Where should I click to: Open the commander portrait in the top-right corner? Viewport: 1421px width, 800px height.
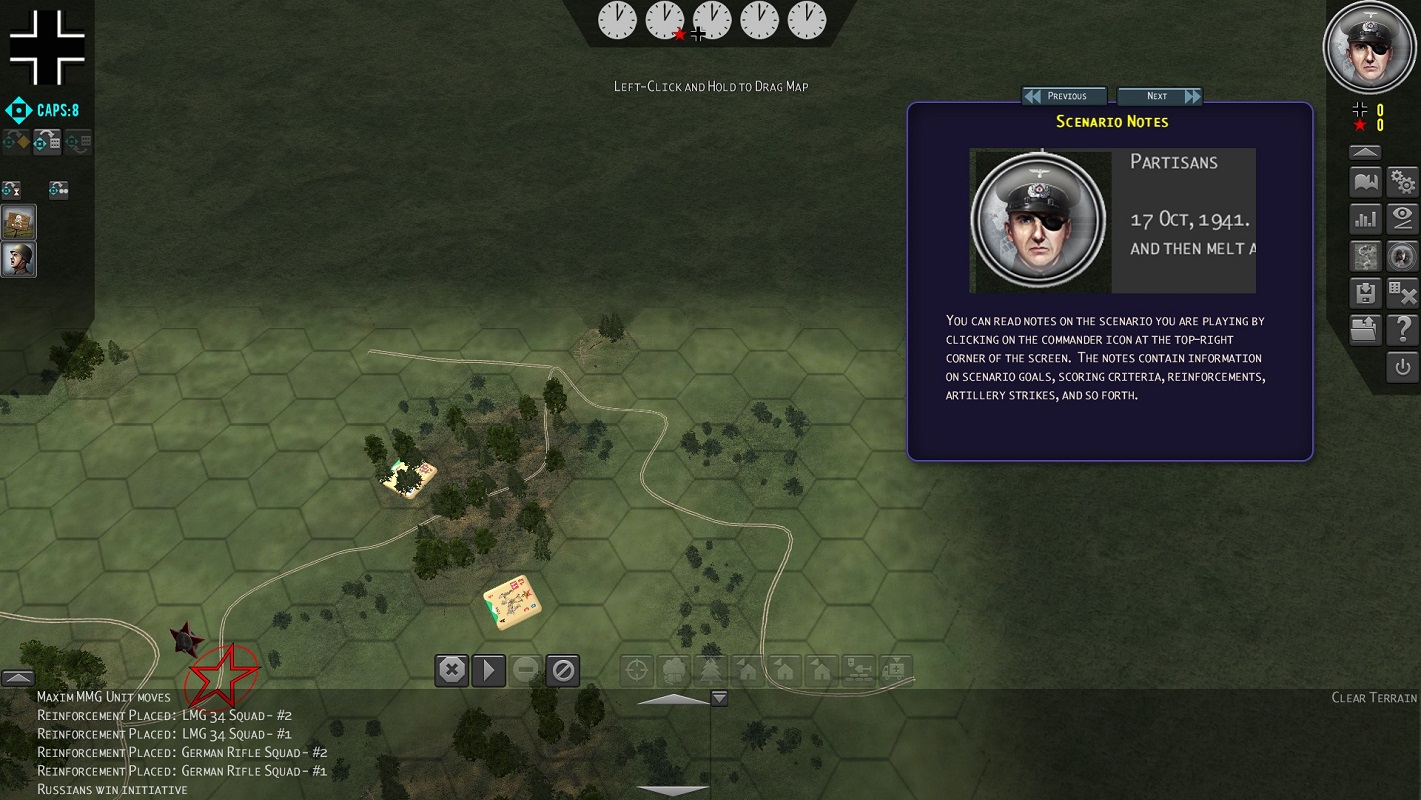click(1368, 47)
